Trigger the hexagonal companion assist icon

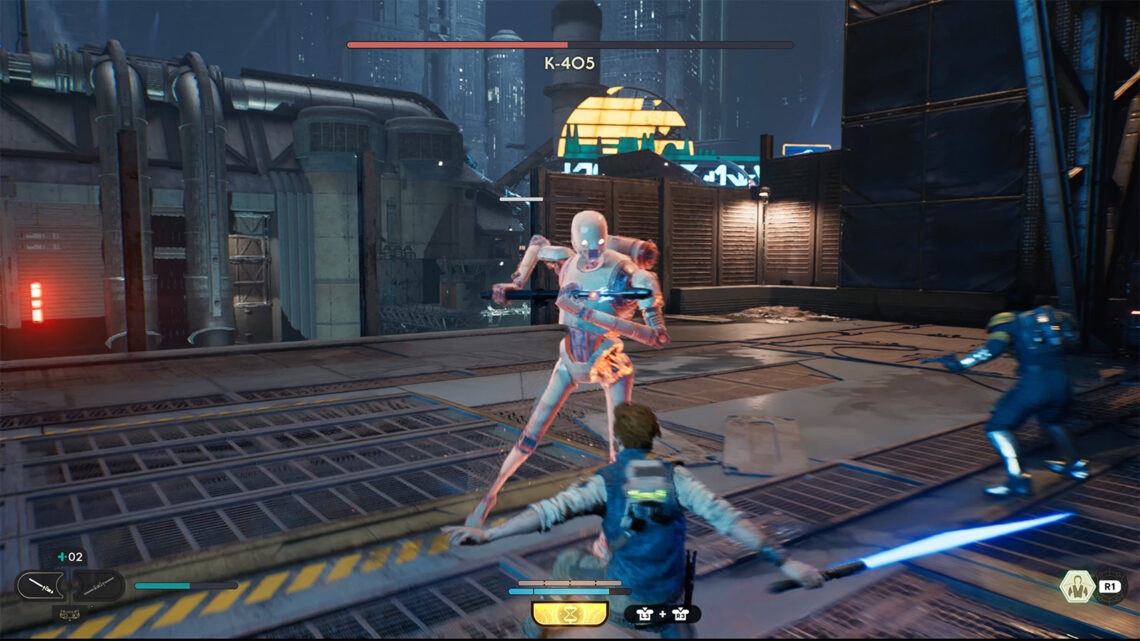(1079, 586)
